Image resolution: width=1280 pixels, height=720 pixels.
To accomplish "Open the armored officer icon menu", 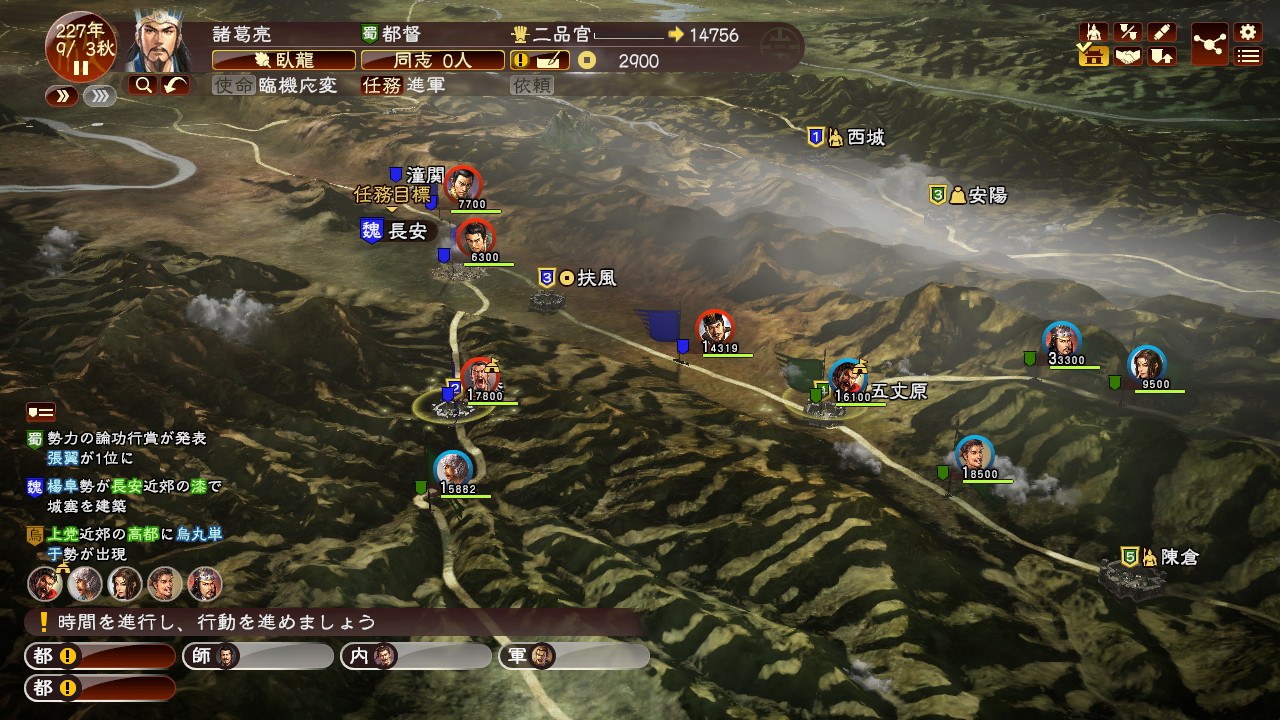I will 1095,32.
